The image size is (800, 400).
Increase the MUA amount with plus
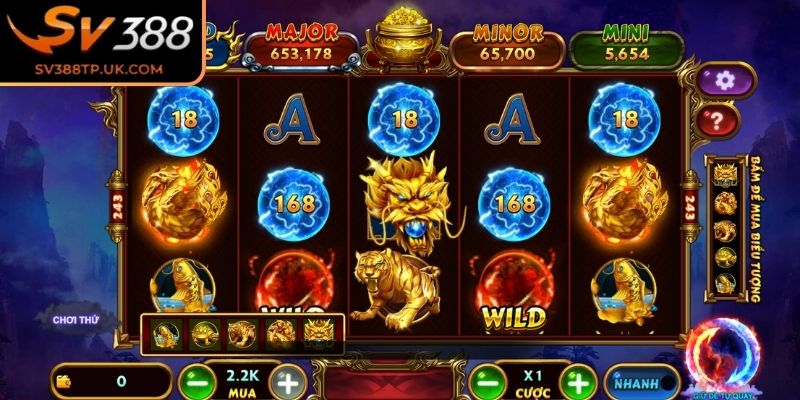pyautogui.click(x=287, y=382)
